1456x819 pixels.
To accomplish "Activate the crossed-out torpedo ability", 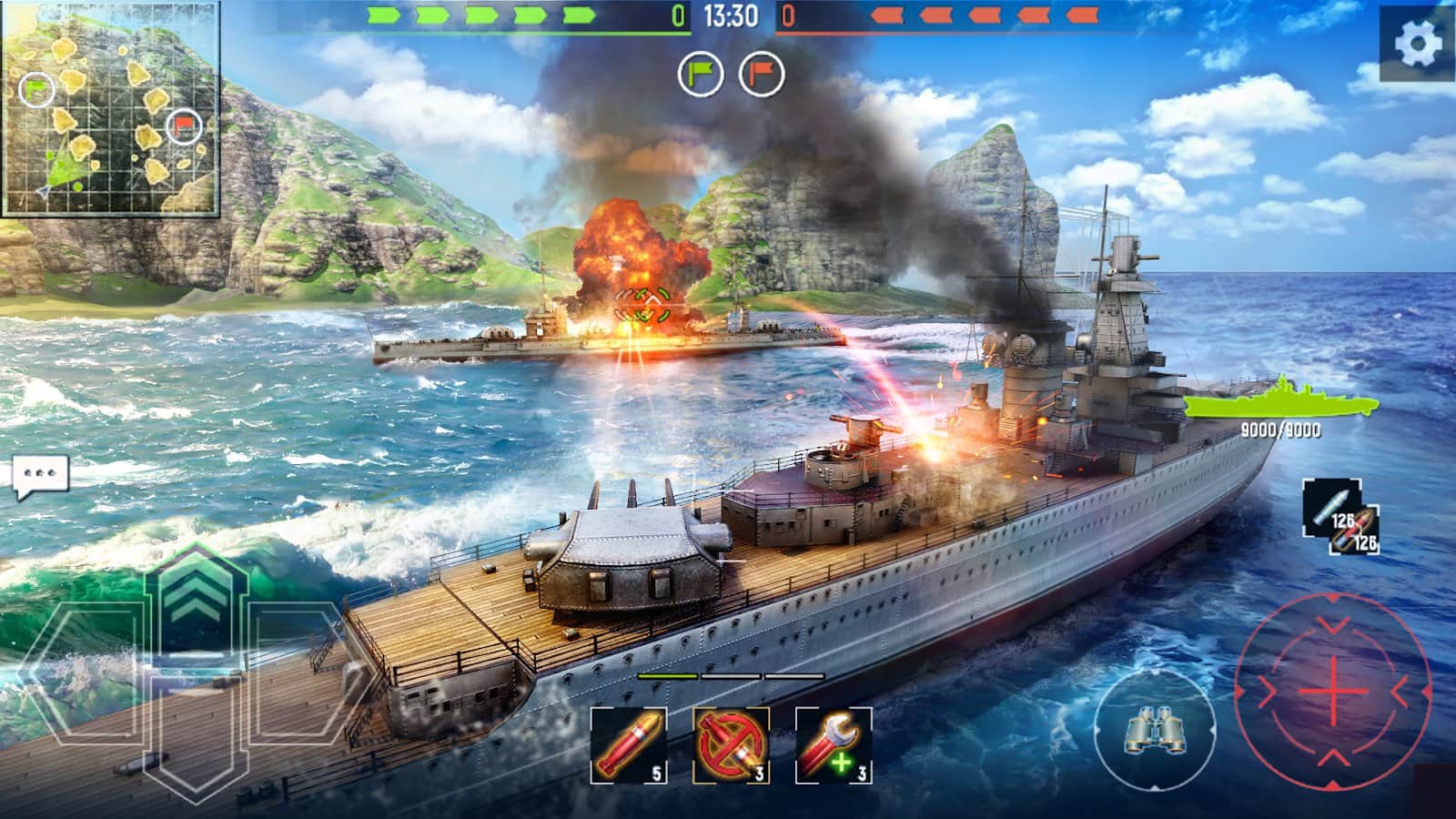I will [x=731, y=745].
